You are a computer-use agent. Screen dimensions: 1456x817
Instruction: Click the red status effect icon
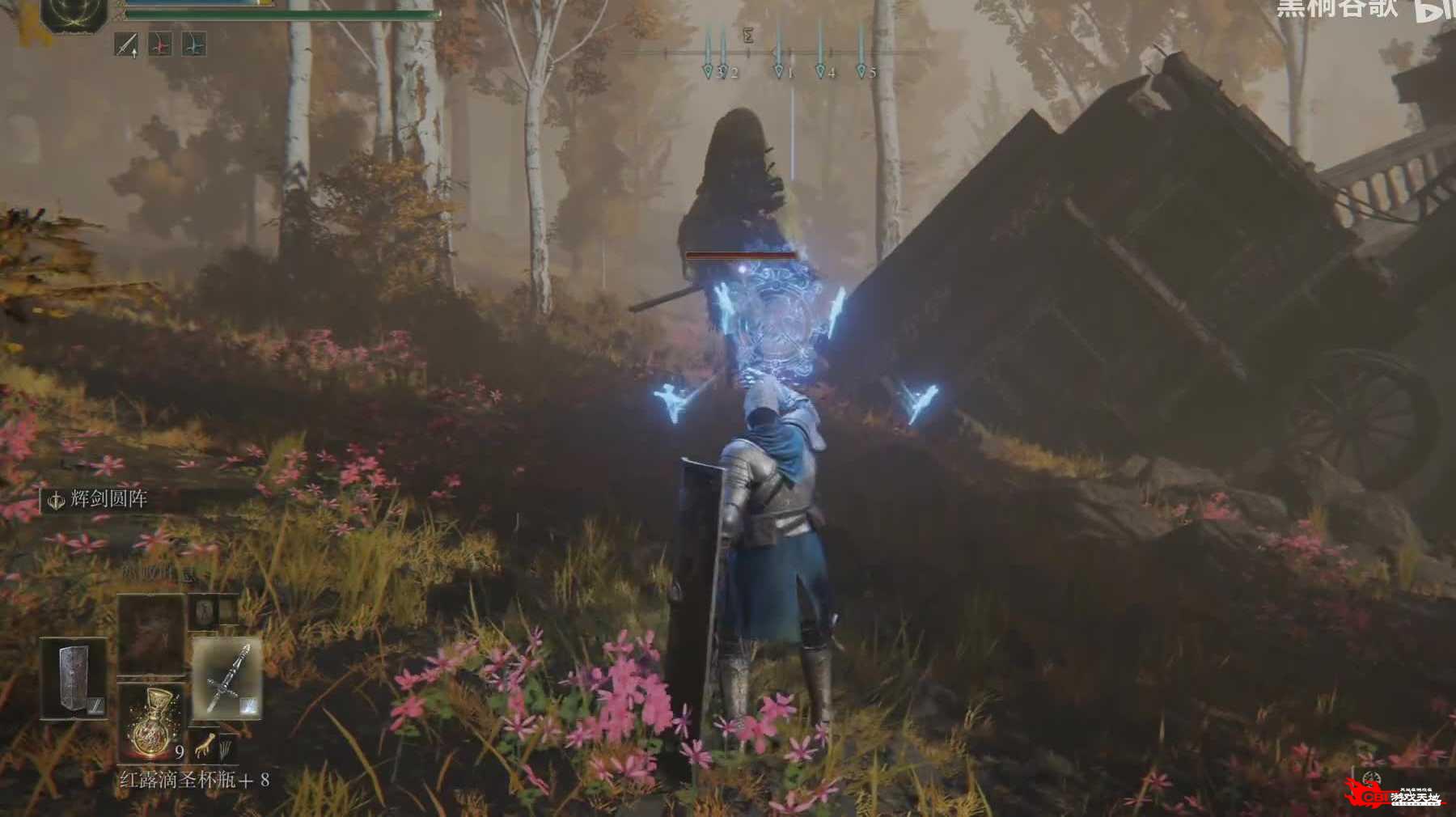pos(160,44)
